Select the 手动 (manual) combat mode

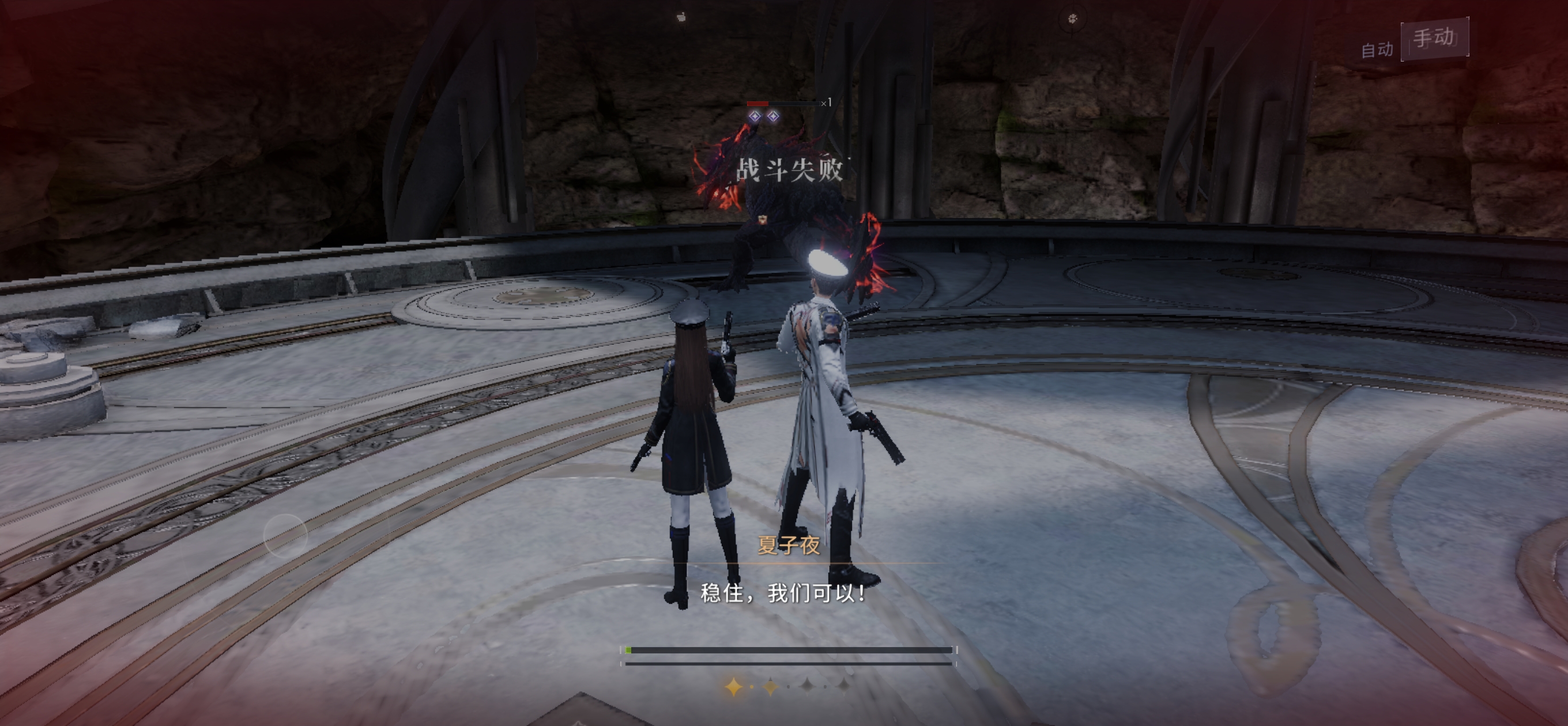[1434, 39]
